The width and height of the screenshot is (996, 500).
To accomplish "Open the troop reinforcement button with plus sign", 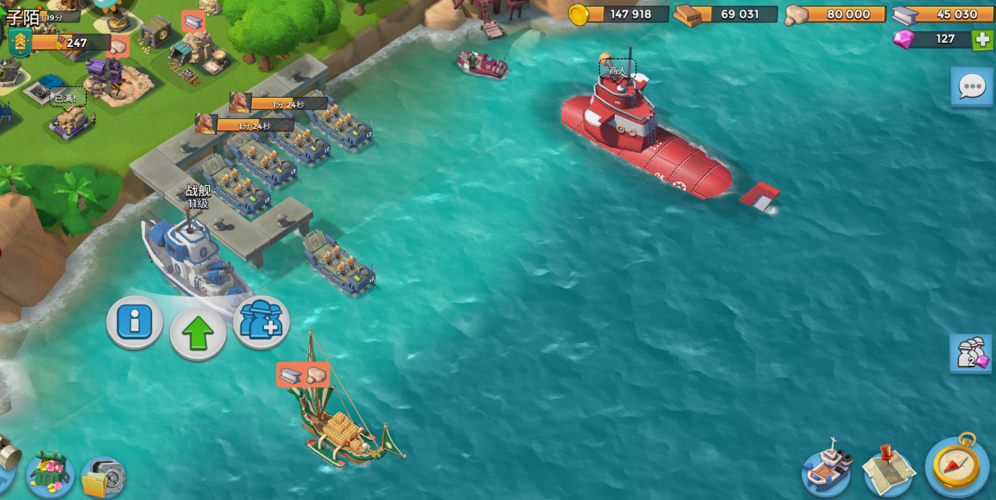I will [x=261, y=322].
